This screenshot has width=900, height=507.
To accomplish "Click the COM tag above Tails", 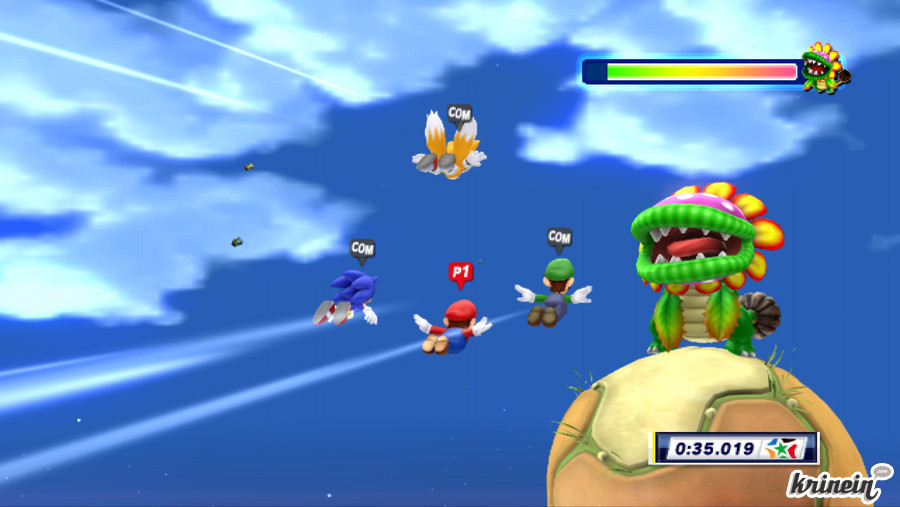I will [x=459, y=114].
